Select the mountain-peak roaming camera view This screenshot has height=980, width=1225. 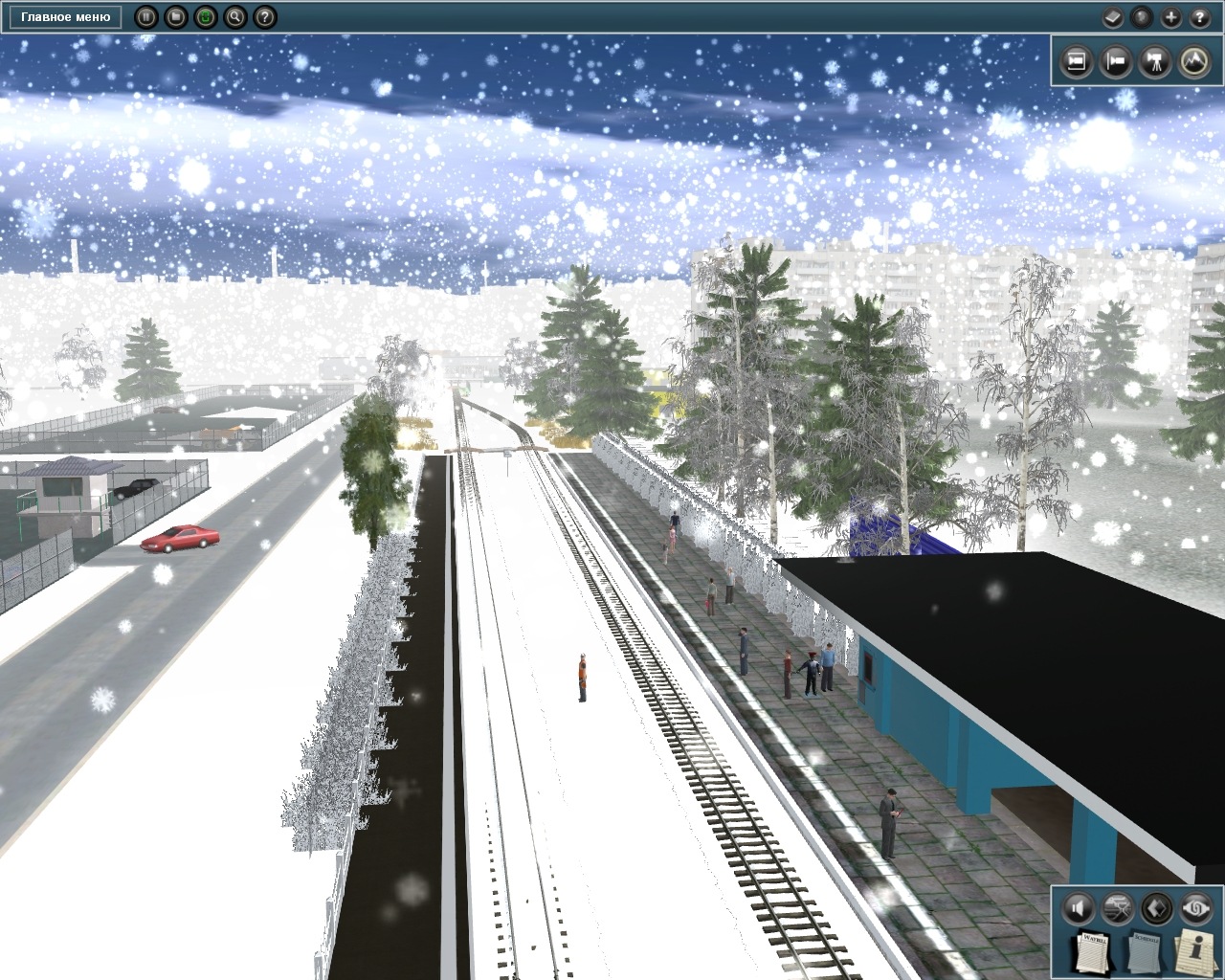pyautogui.click(x=1194, y=62)
